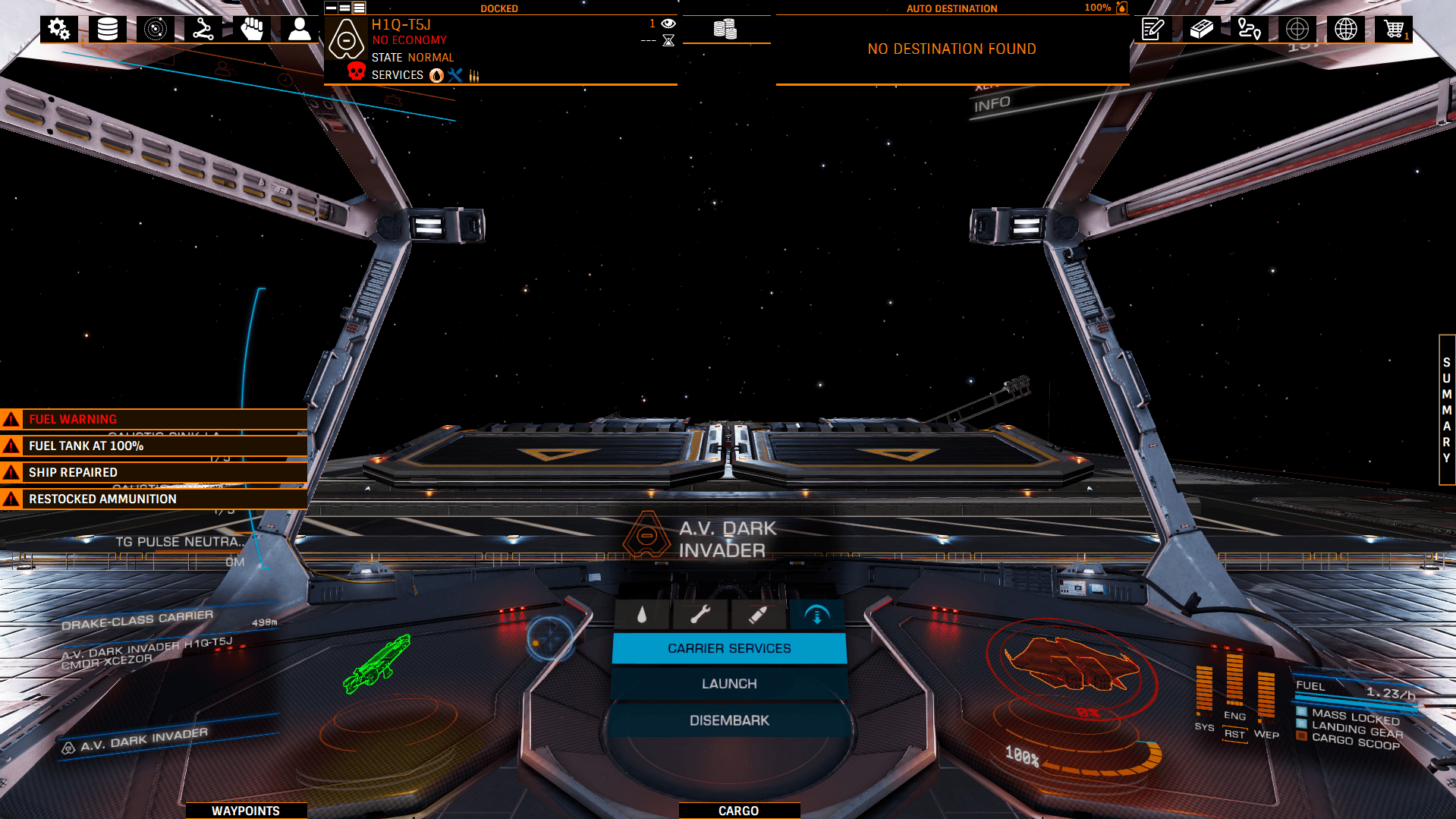Open the commander profile silhouette icon
The image size is (1456, 819).
tap(300, 30)
